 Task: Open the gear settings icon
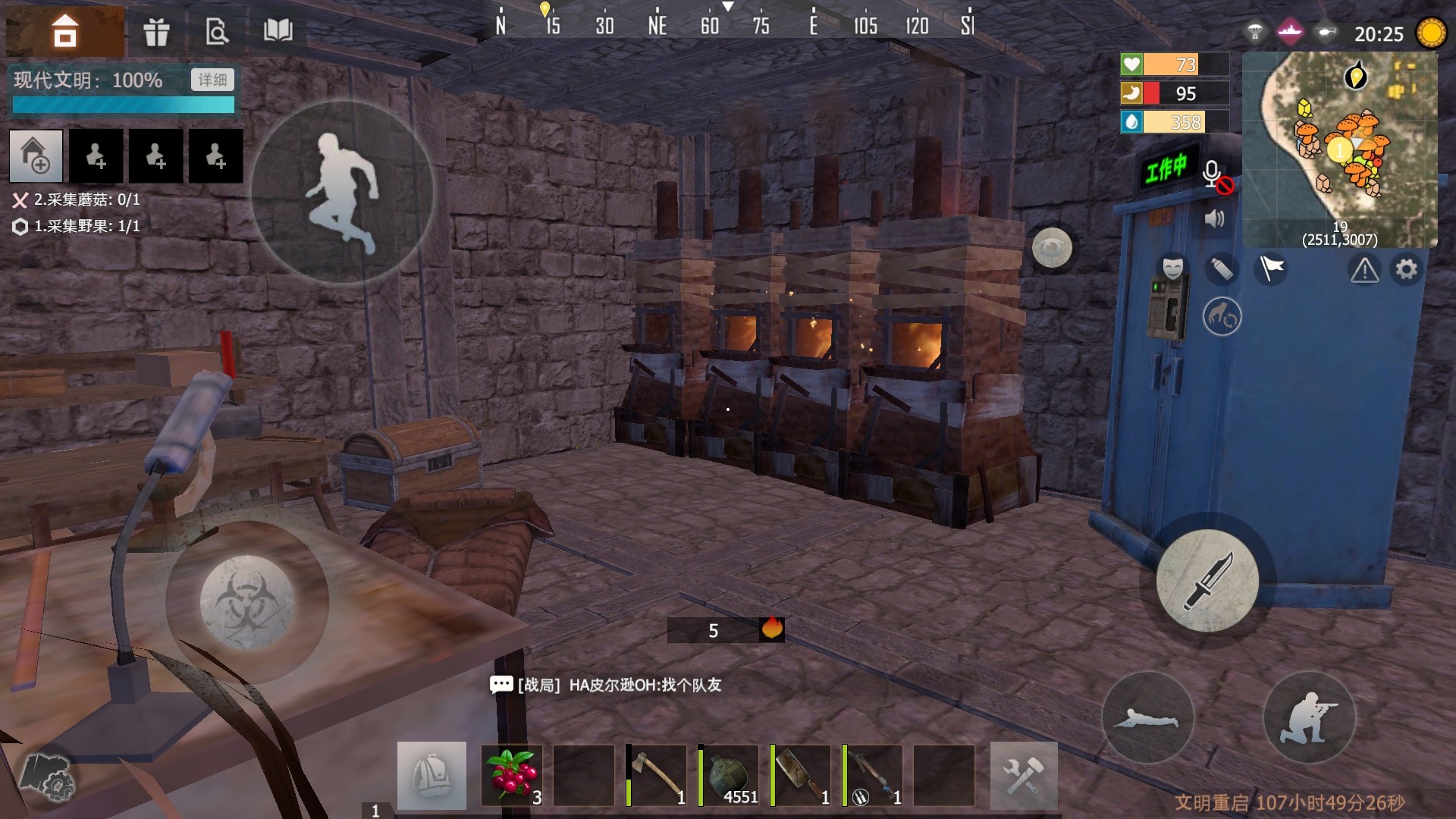[1407, 269]
